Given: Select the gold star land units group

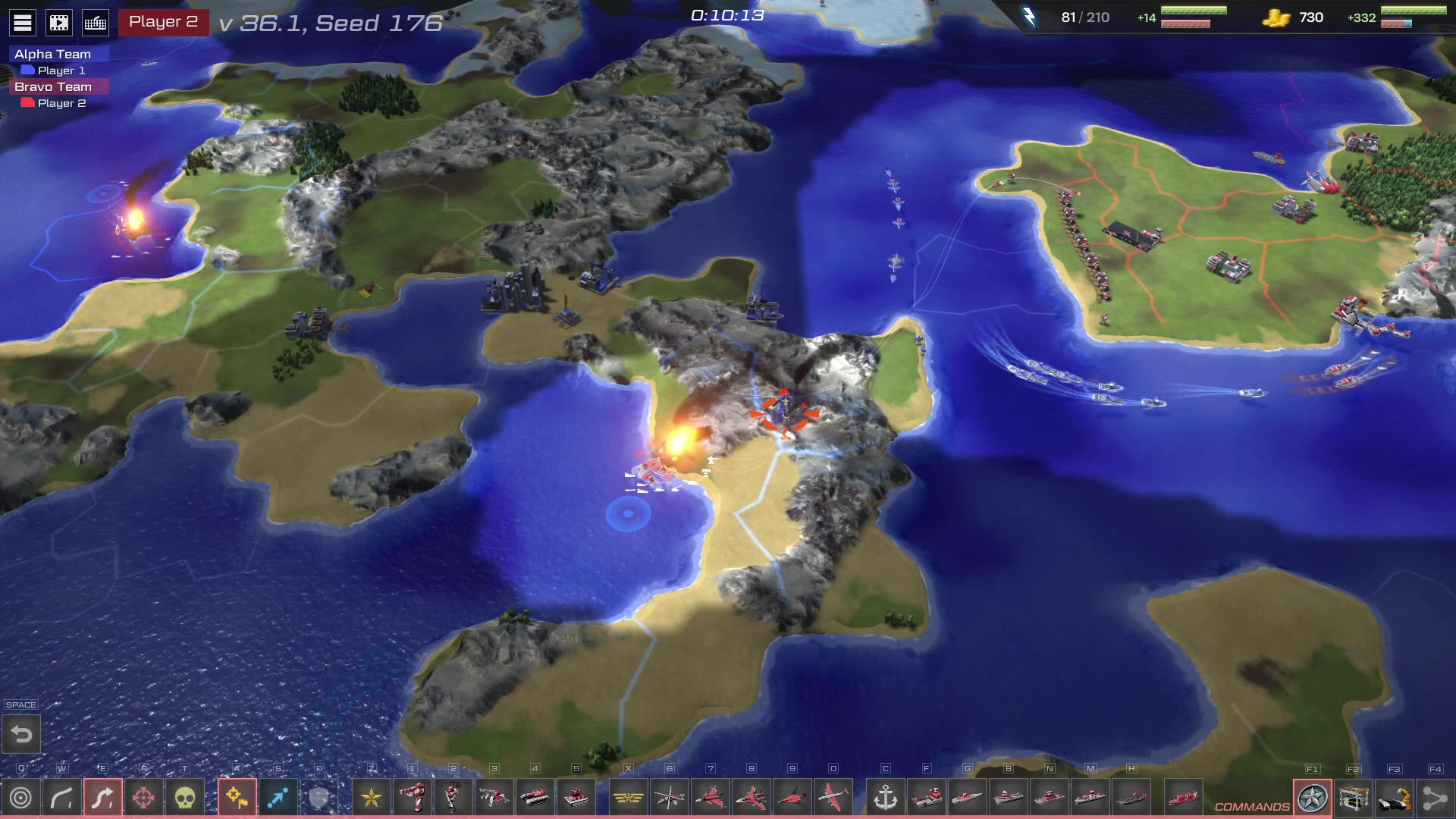Looking at the screenshot, I should (371, 798).
